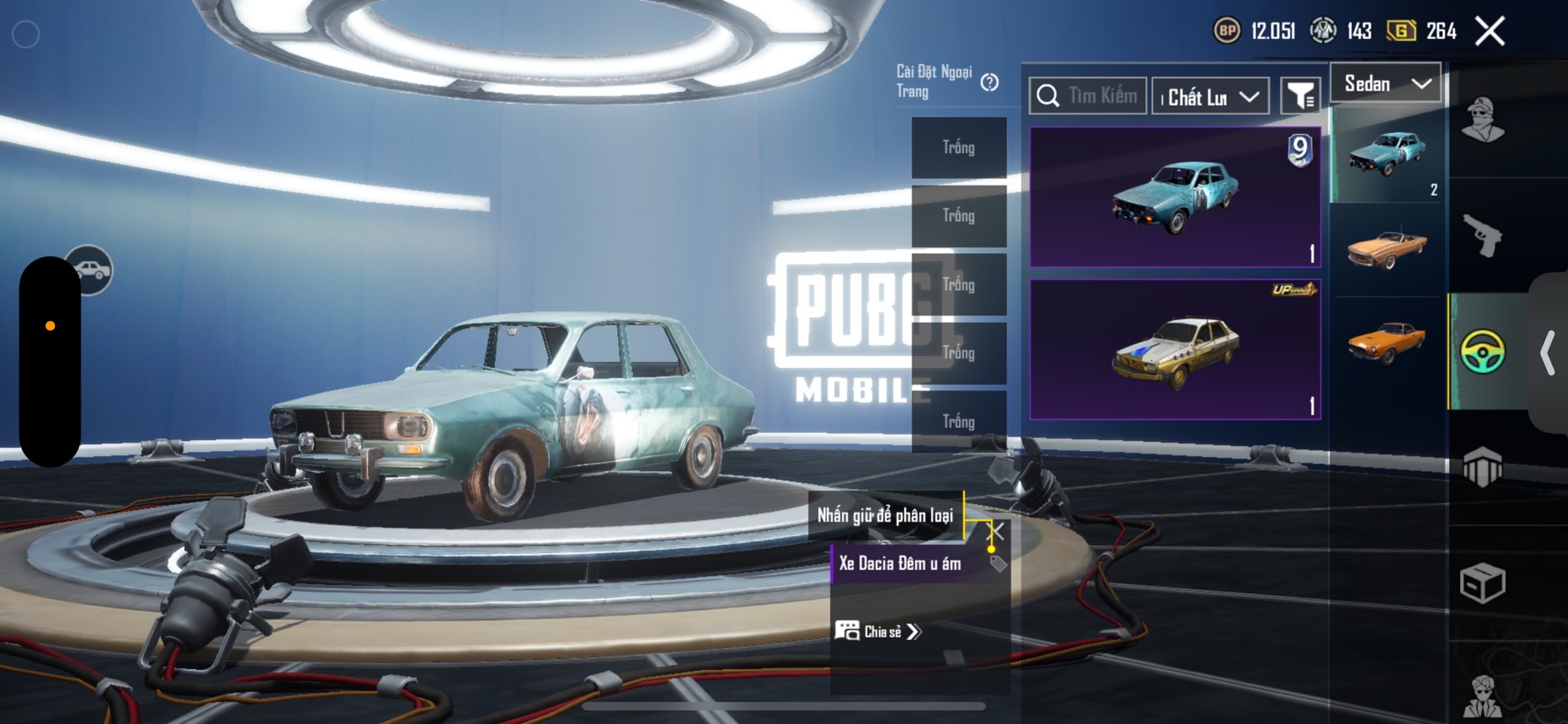Choose the teal sedan in the vehicle list
This screenshot has height=724, width=1568.
[1387, 154]
